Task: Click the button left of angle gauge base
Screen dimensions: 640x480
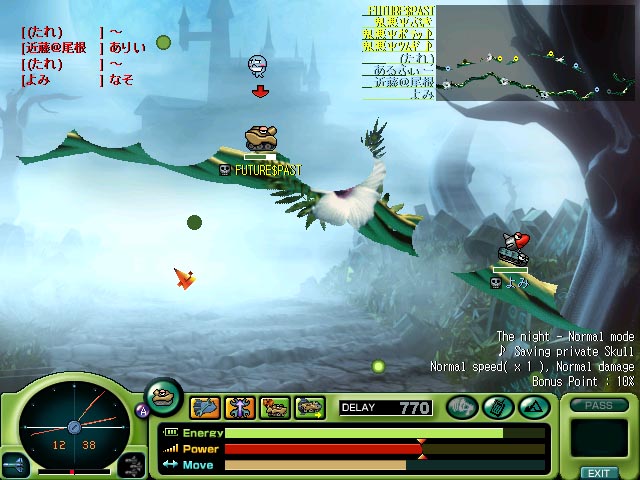Action: coord(16,464)
